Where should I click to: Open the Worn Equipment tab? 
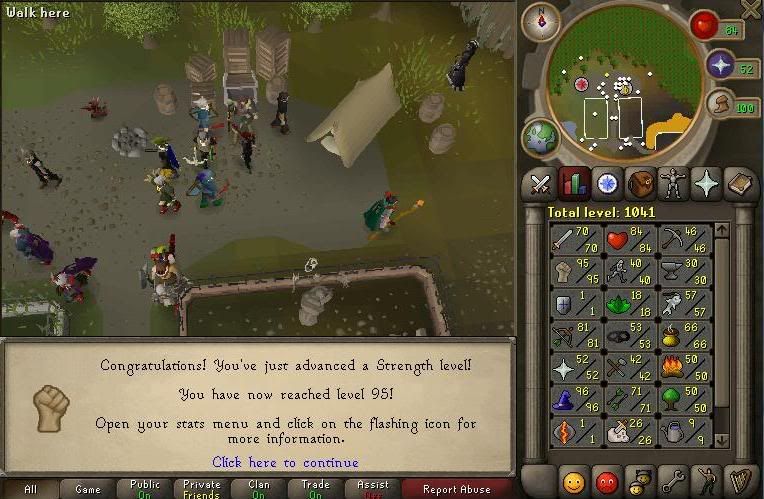click(x=674, y=184)
